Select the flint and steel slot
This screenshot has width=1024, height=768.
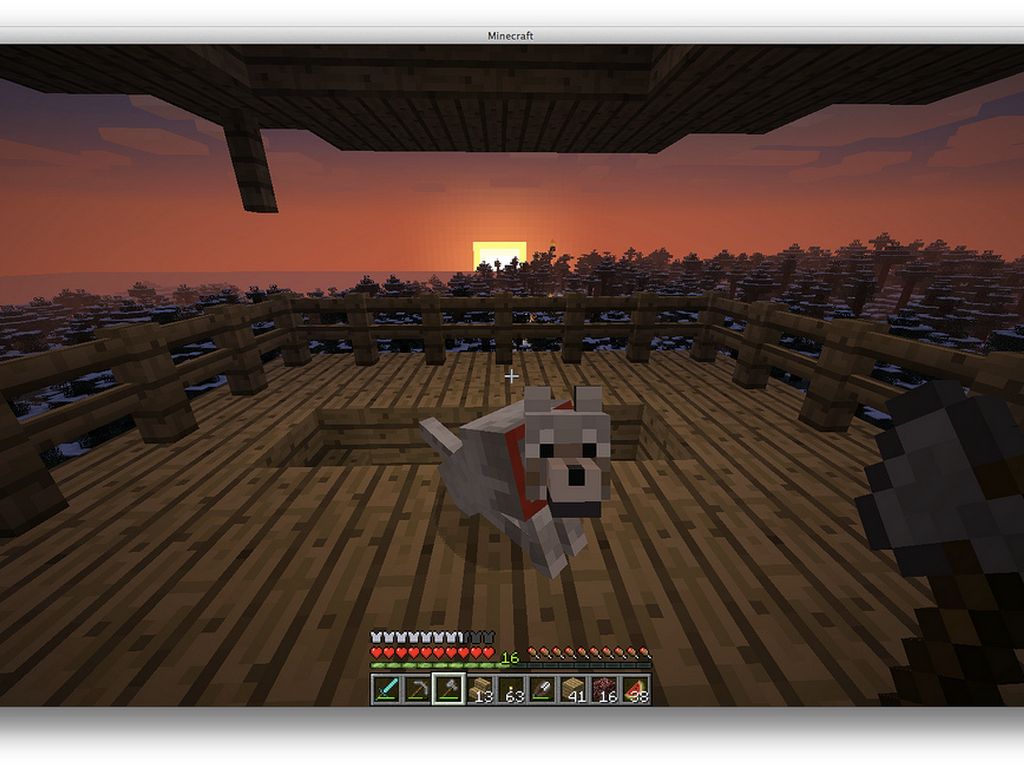click(x=542, y=689)
